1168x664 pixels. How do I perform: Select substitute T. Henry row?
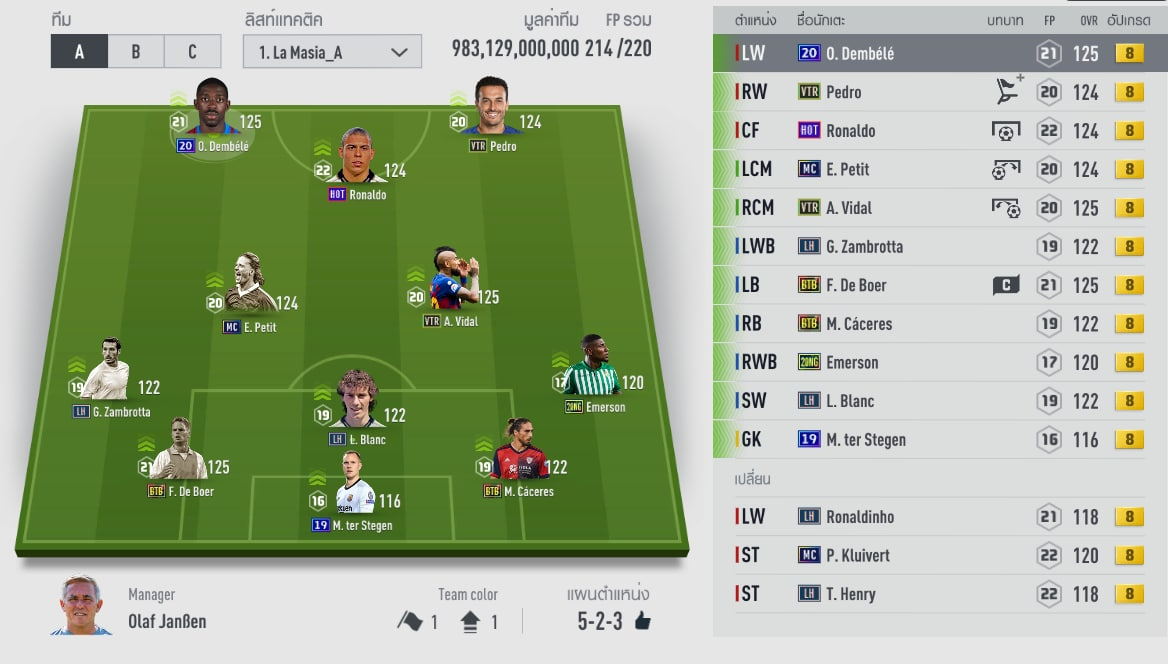coord(940,594)
